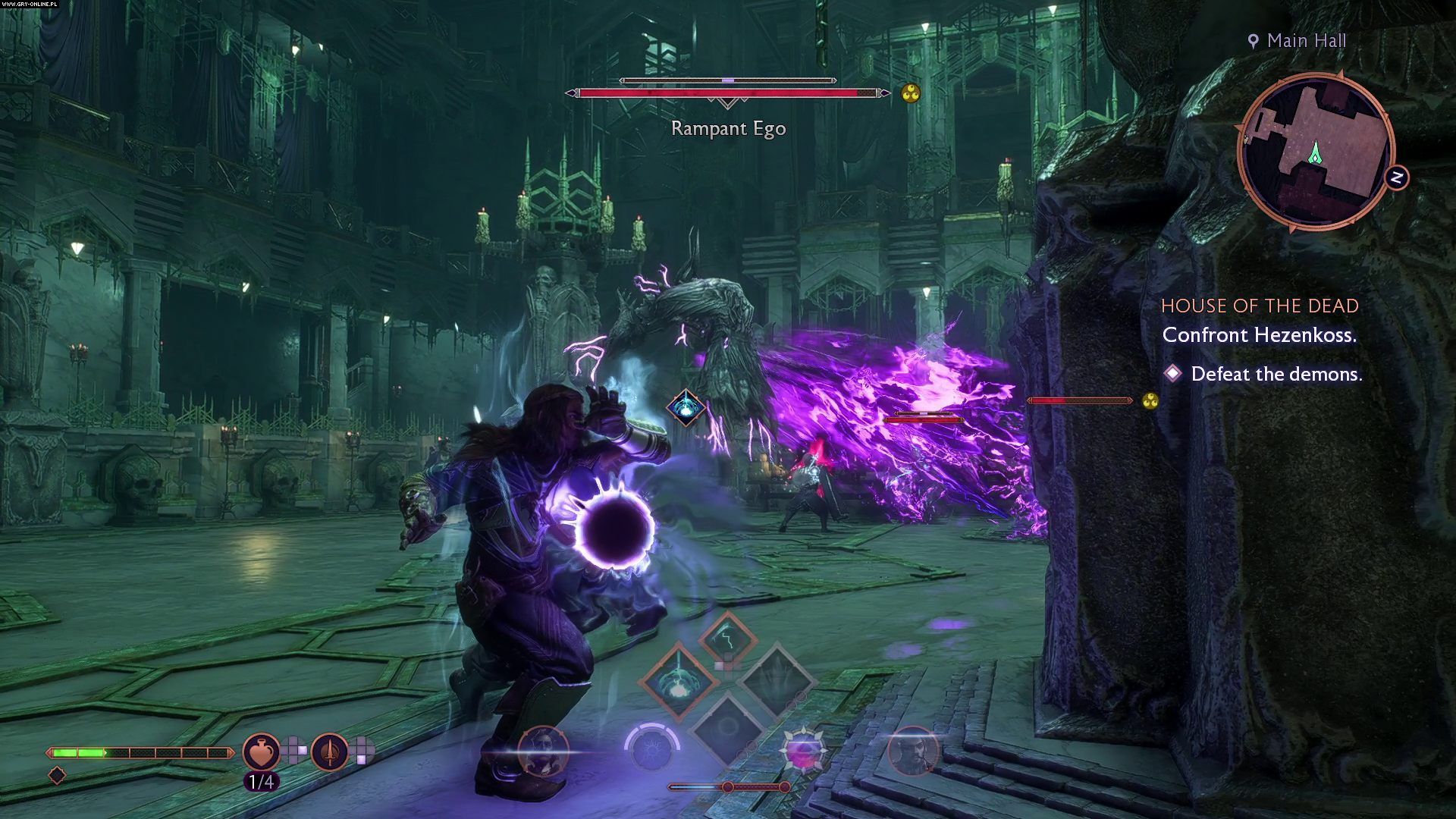Viewport: 1456px width, 819px height.
Task: Click the Defeat the demons objective
Action: 1276,374
